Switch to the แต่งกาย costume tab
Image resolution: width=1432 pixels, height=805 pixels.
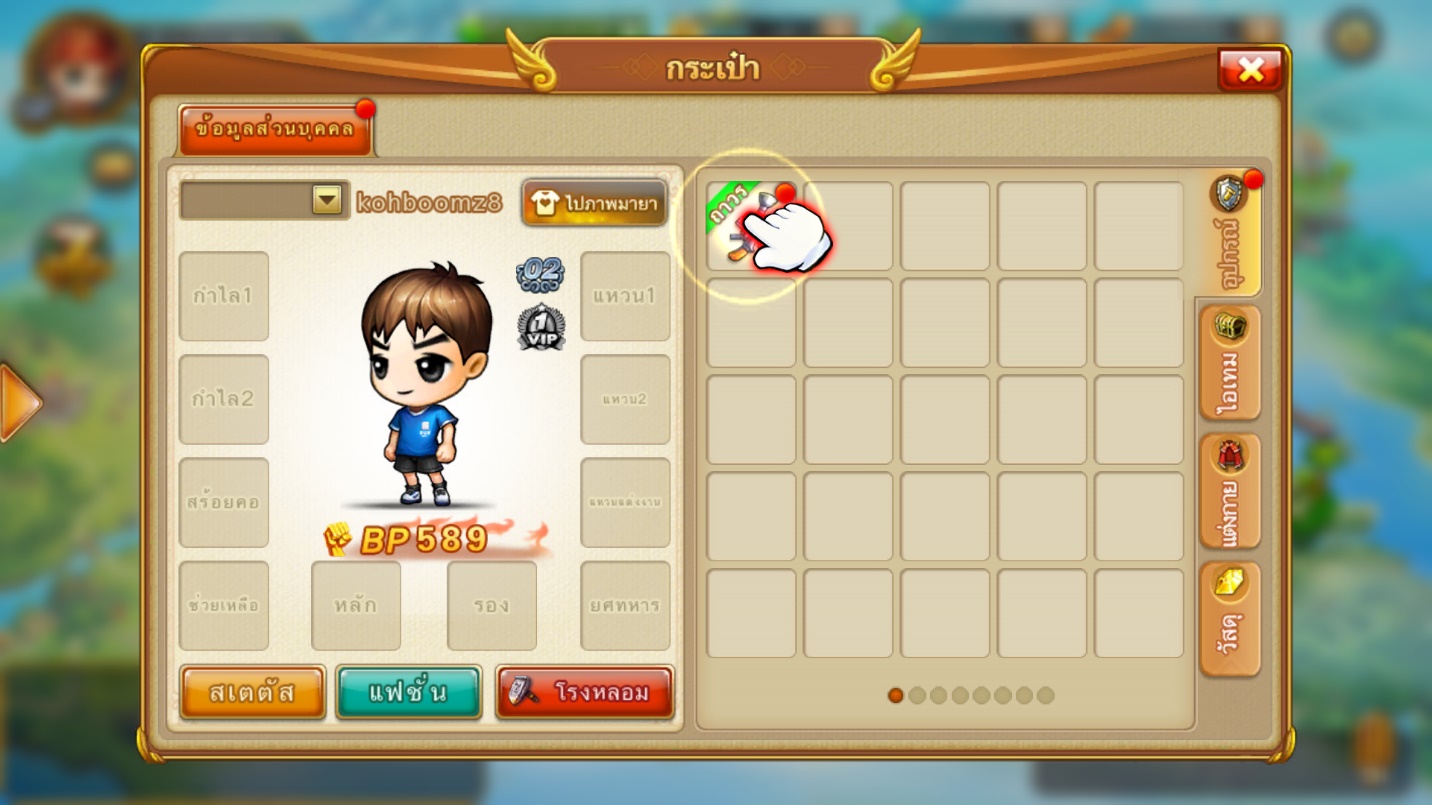[x=1229, y=492]
